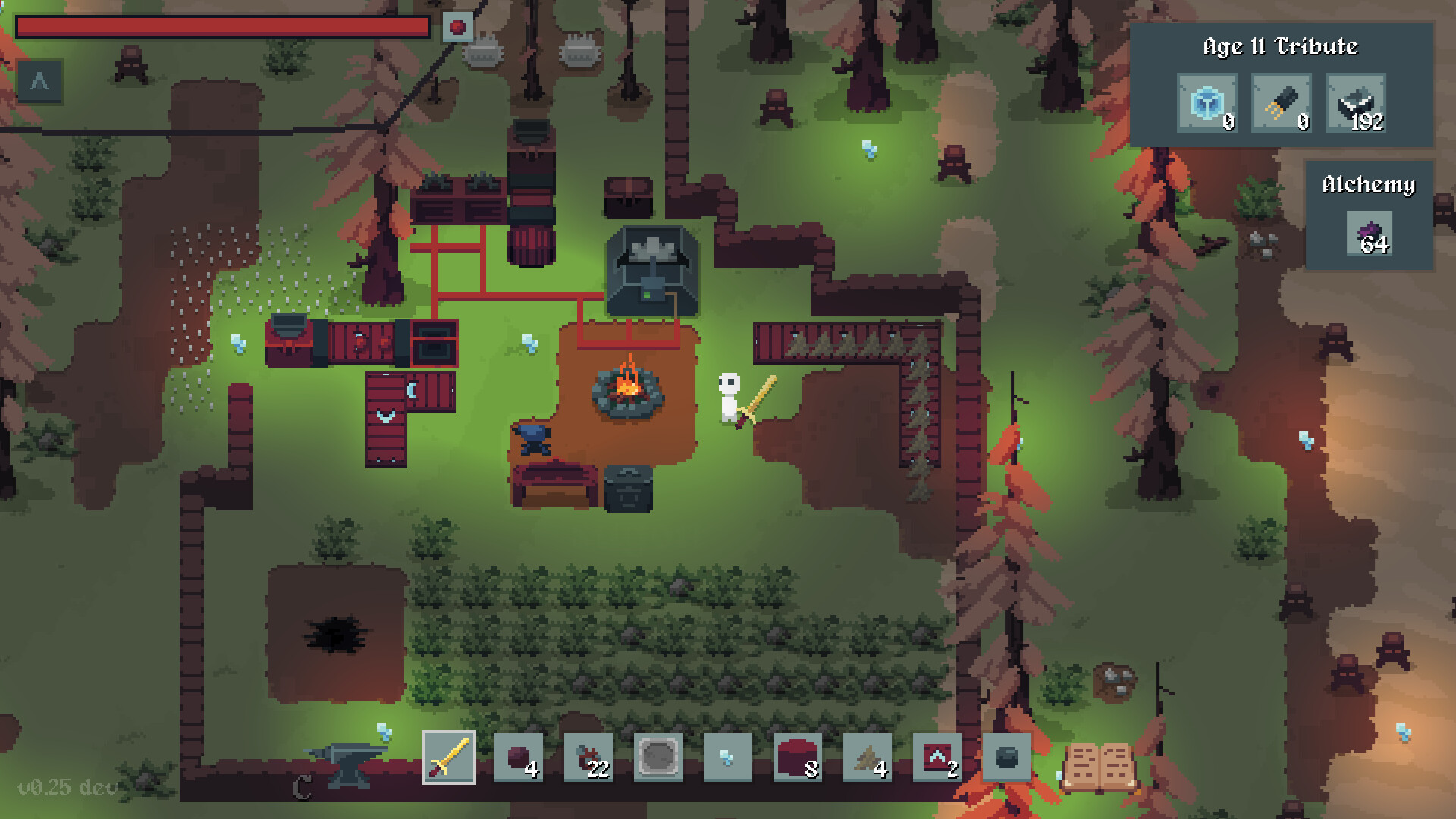Select the gray stone plate slot
This screenshot has width=1456, height=819.
tap(657, 757)
